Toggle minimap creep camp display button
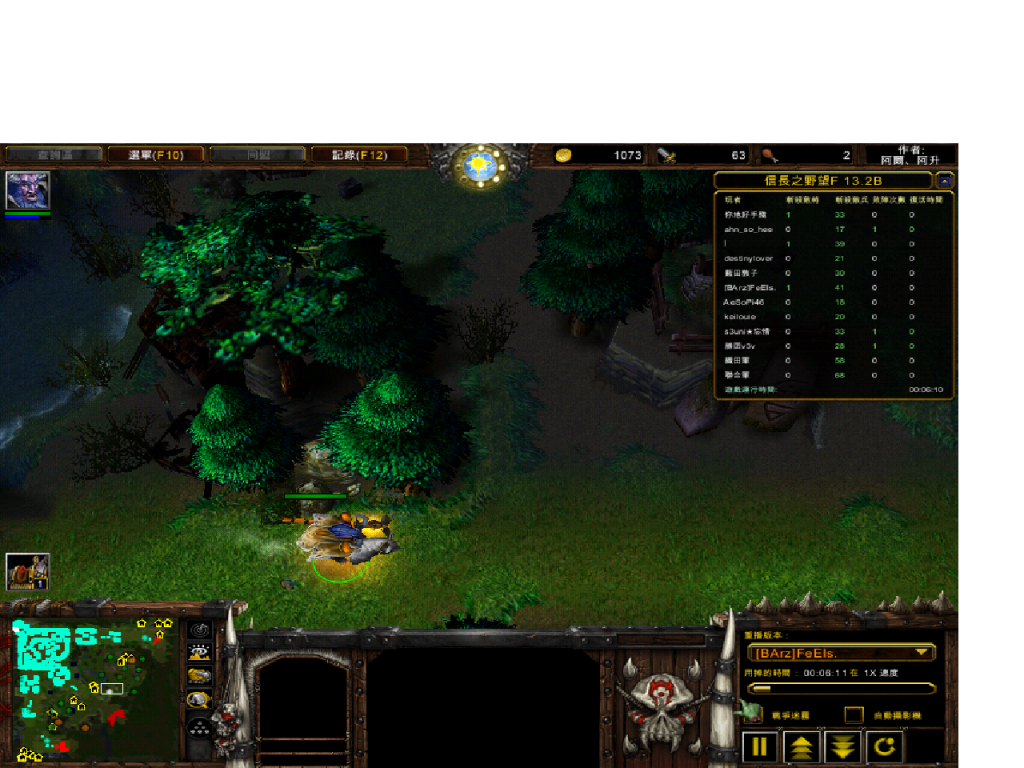The height and width of the screenshot is (768, 1024). tap(200, 700)
